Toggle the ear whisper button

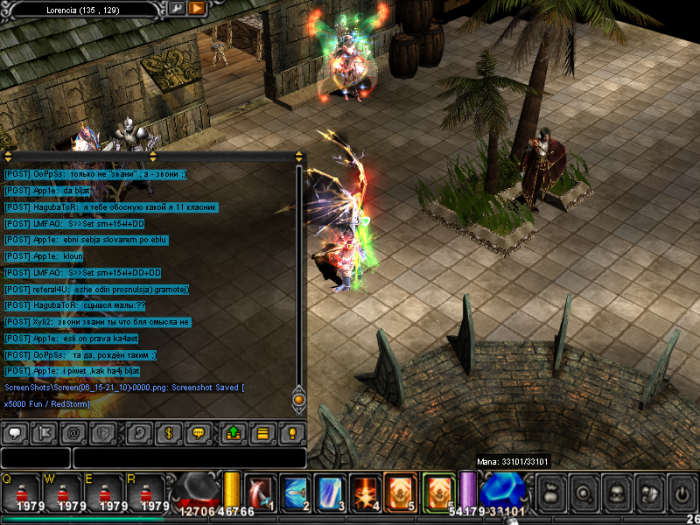click(x=139, y=434)
